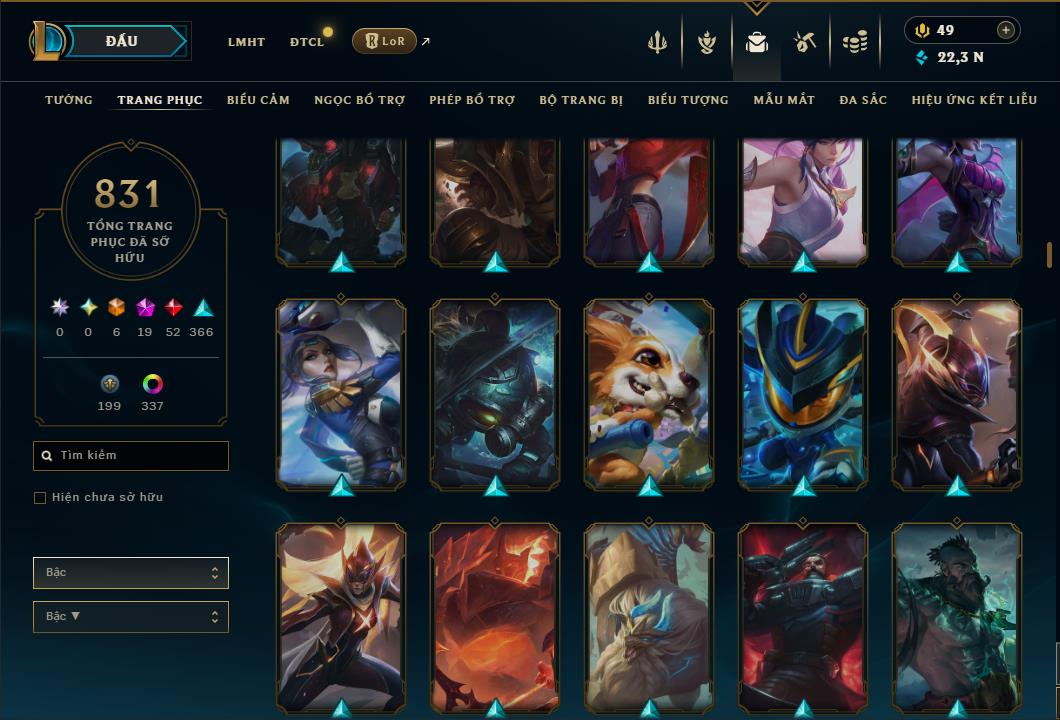Toggle the Hiện chưa sở hữu checkbox
This screenshot has height=720, width=1060.
40,498
